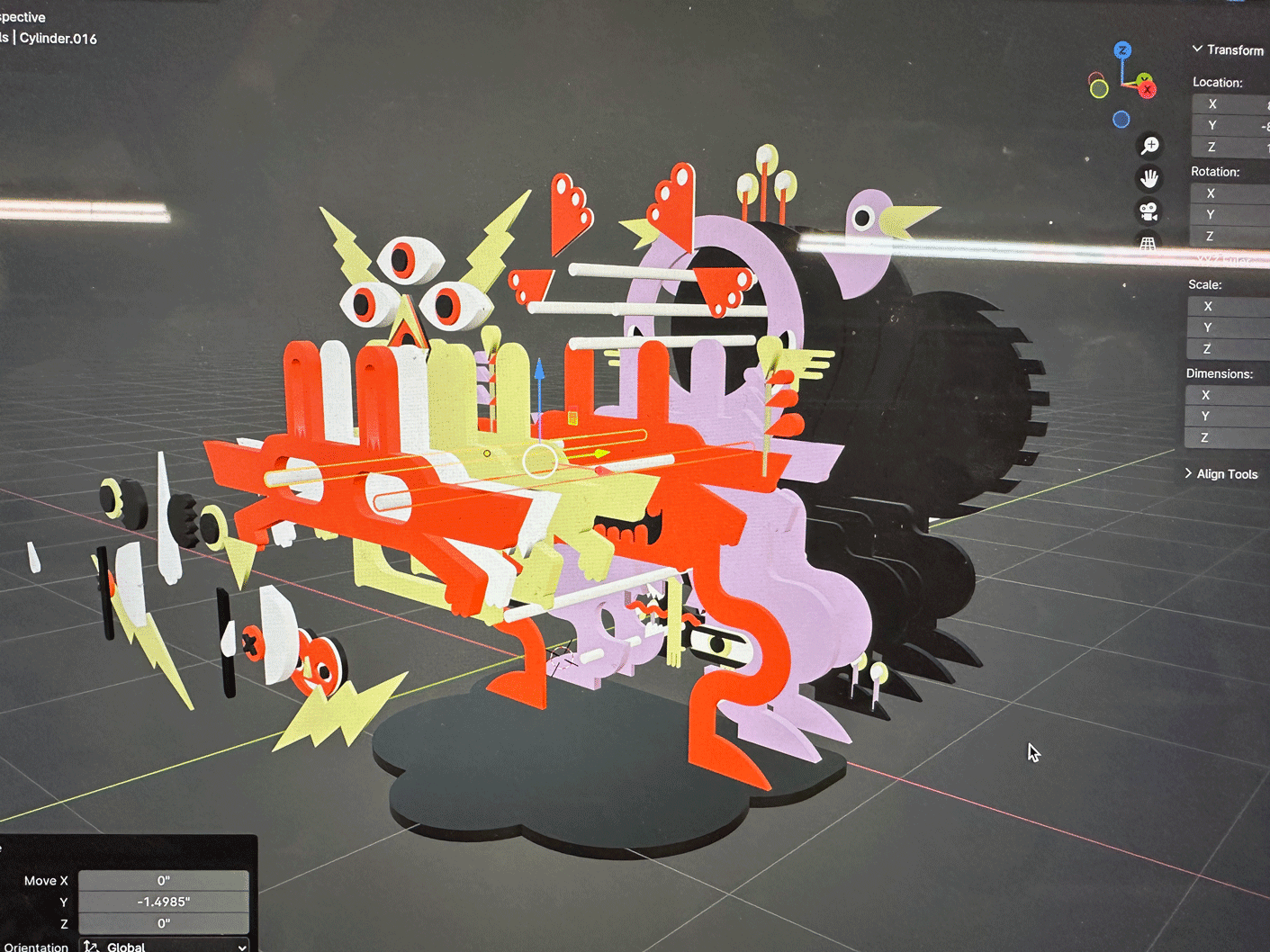Open the Orientation dropdown set to Global
Screen dimensions: 1270x952
[x=165, y=947]
